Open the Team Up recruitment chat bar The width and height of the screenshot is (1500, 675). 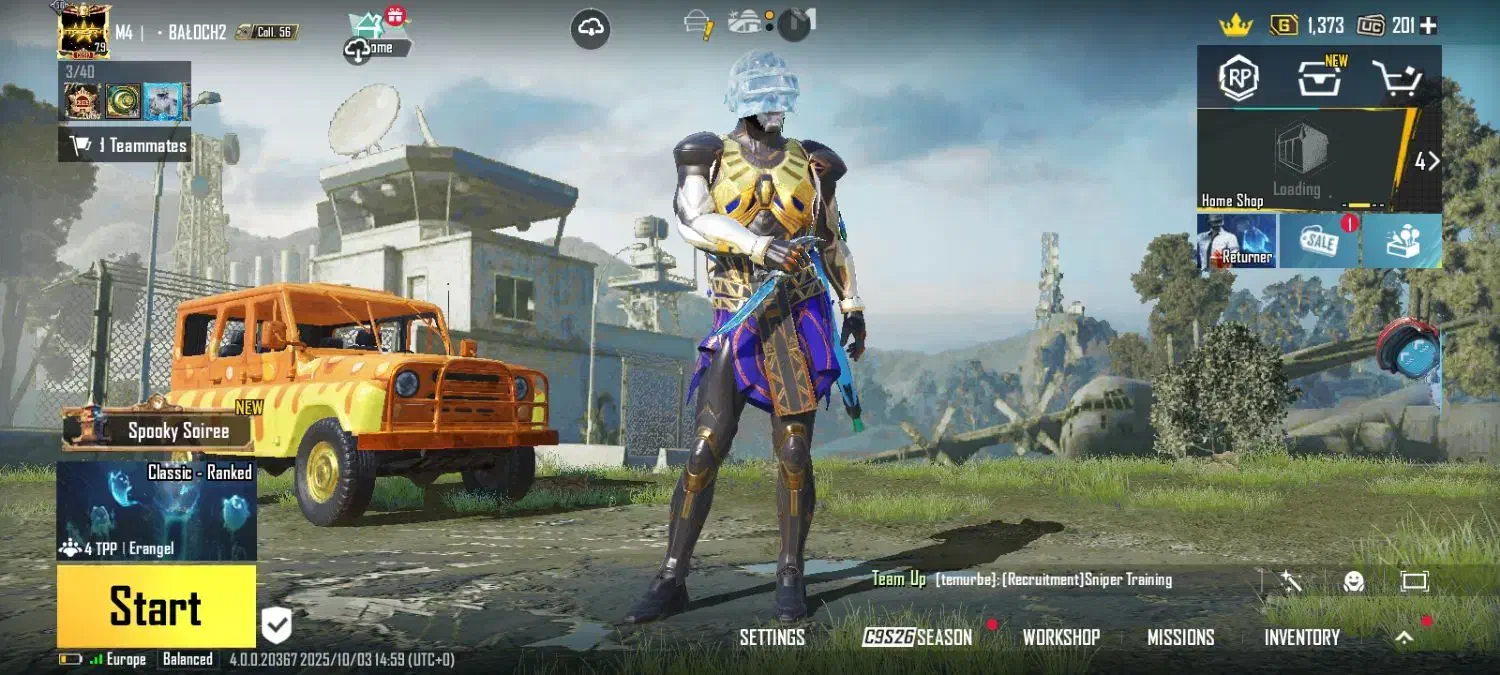click(1050, 580)
